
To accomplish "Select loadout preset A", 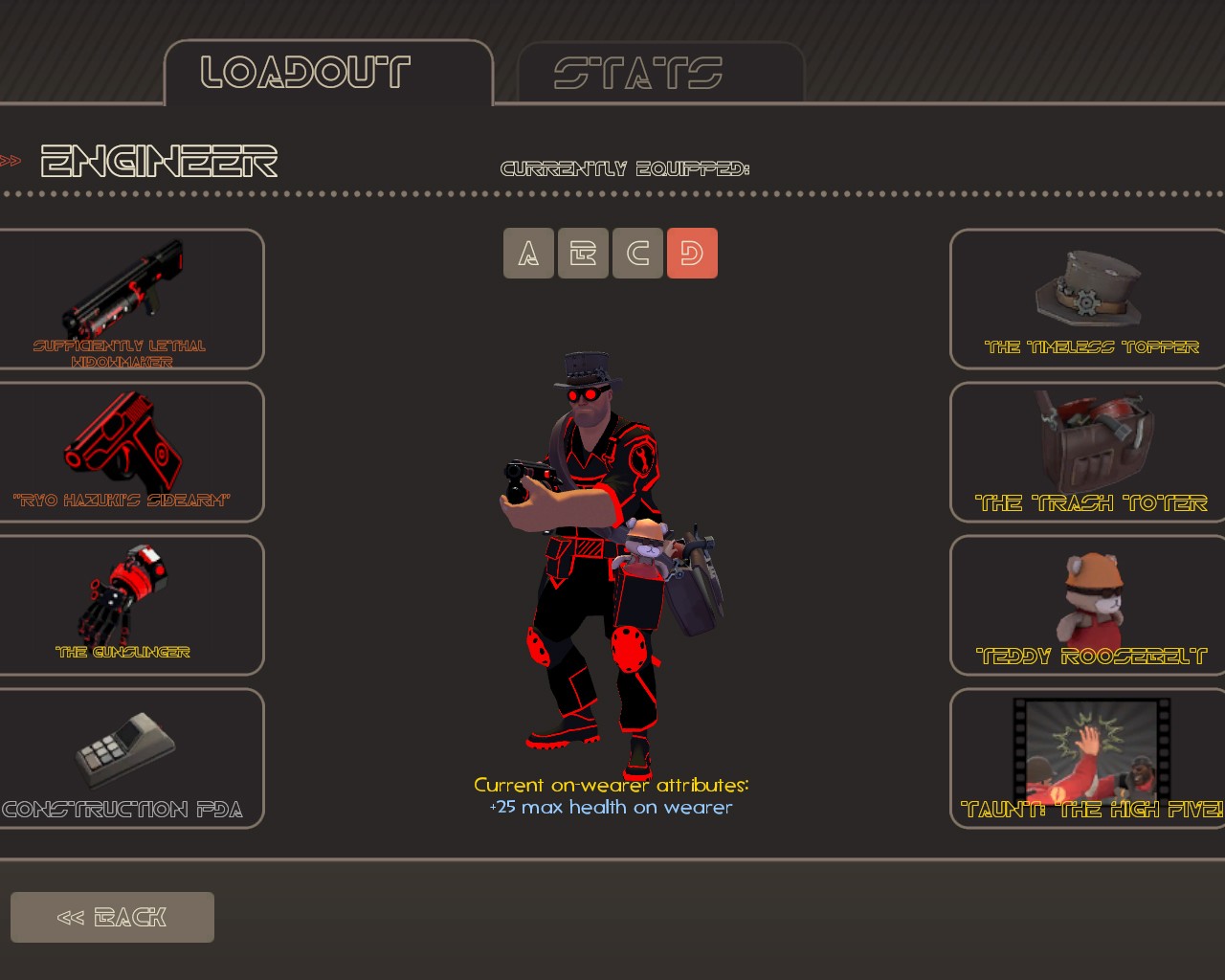I will click(528, 254).
